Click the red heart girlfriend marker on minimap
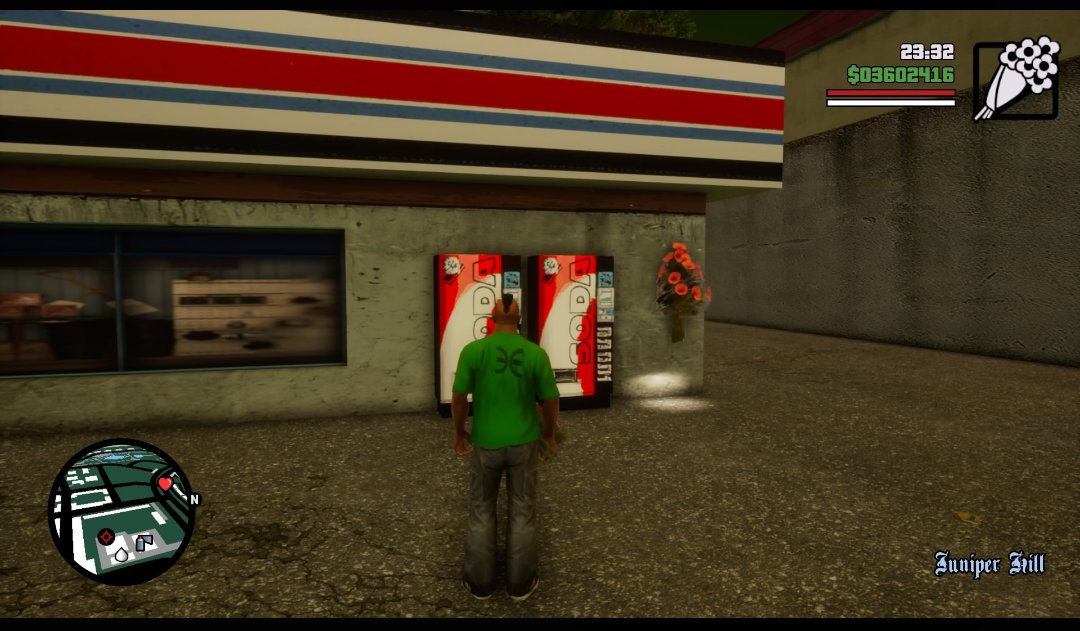 [x=165, y=484]
